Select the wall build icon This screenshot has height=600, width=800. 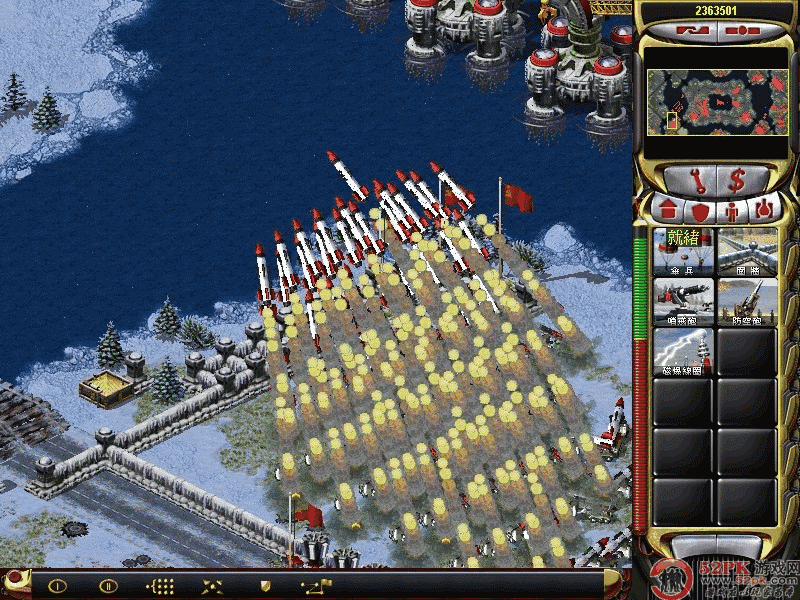point(746,251)
